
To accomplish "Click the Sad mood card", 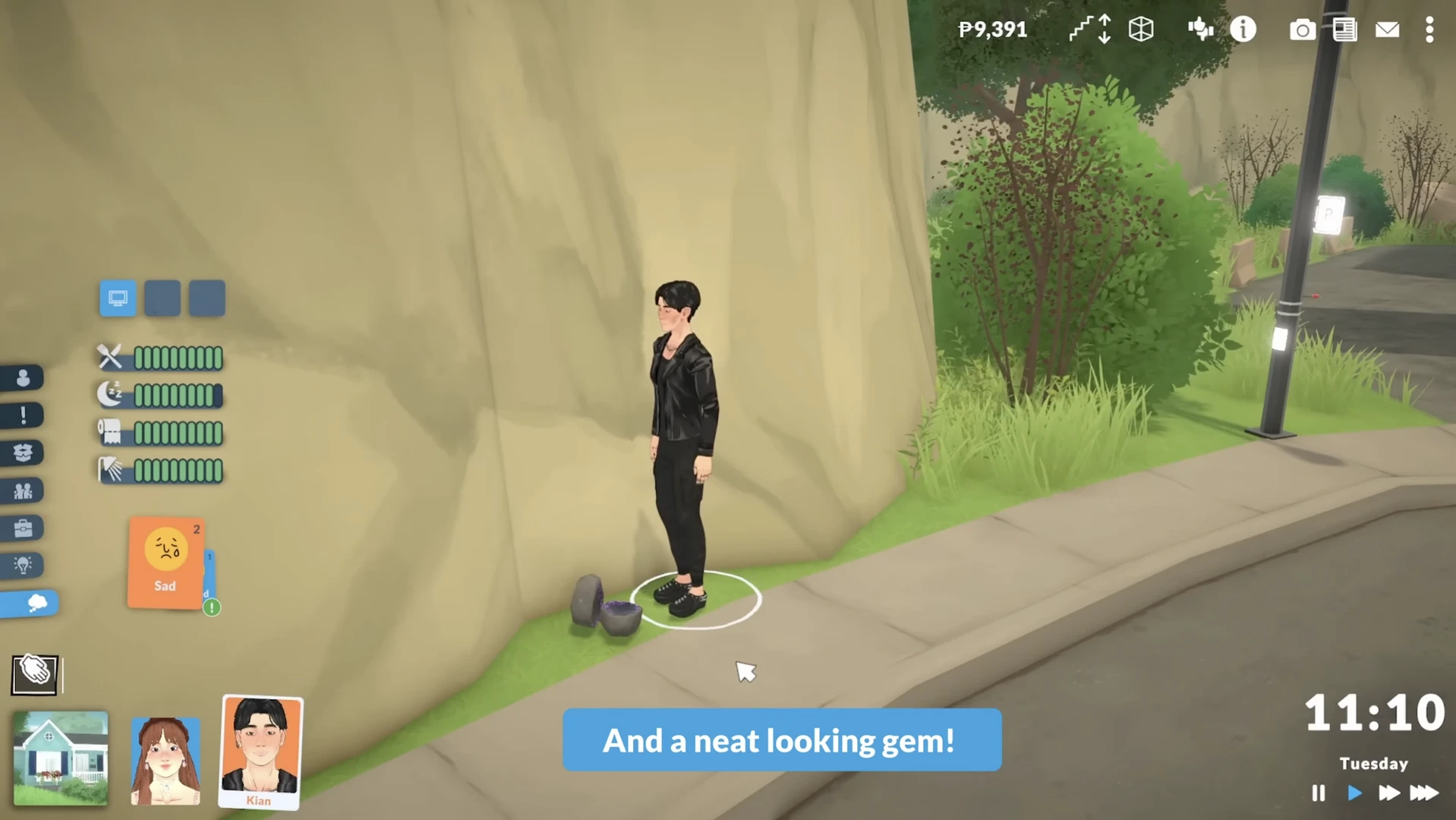I will (165, 563).
